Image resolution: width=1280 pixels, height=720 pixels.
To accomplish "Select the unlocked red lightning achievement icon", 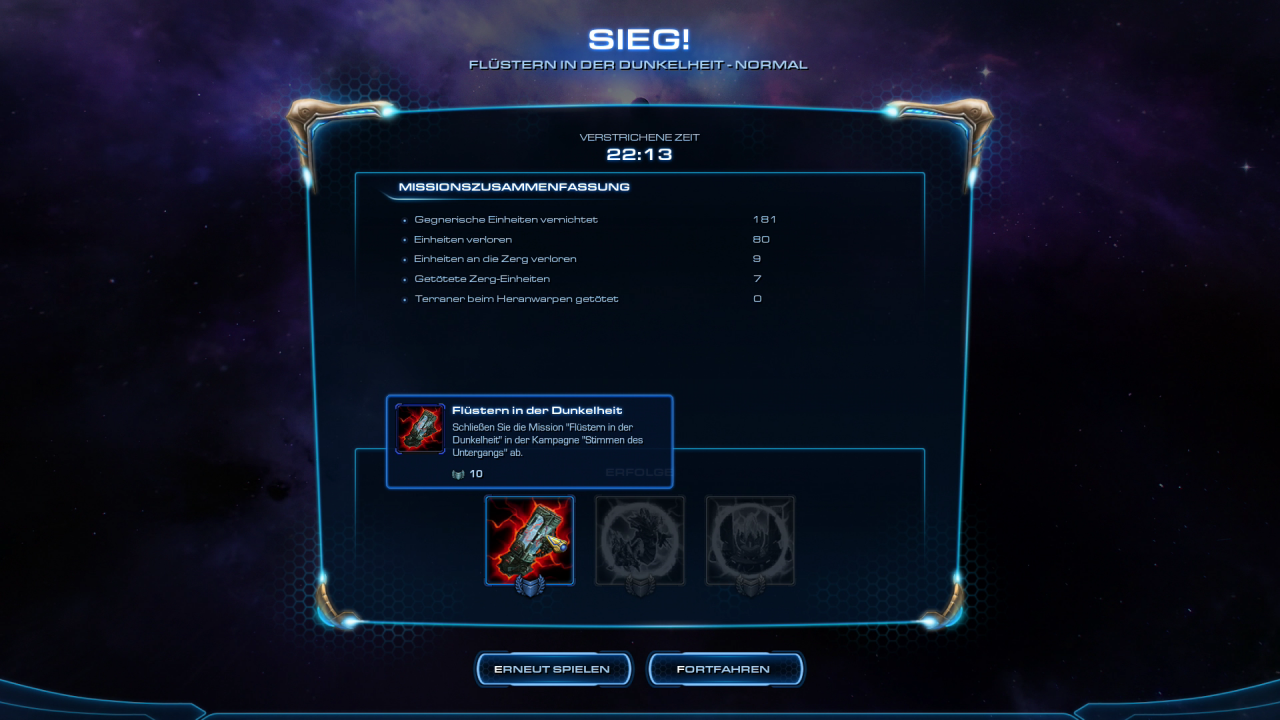I will coord(529,540).
